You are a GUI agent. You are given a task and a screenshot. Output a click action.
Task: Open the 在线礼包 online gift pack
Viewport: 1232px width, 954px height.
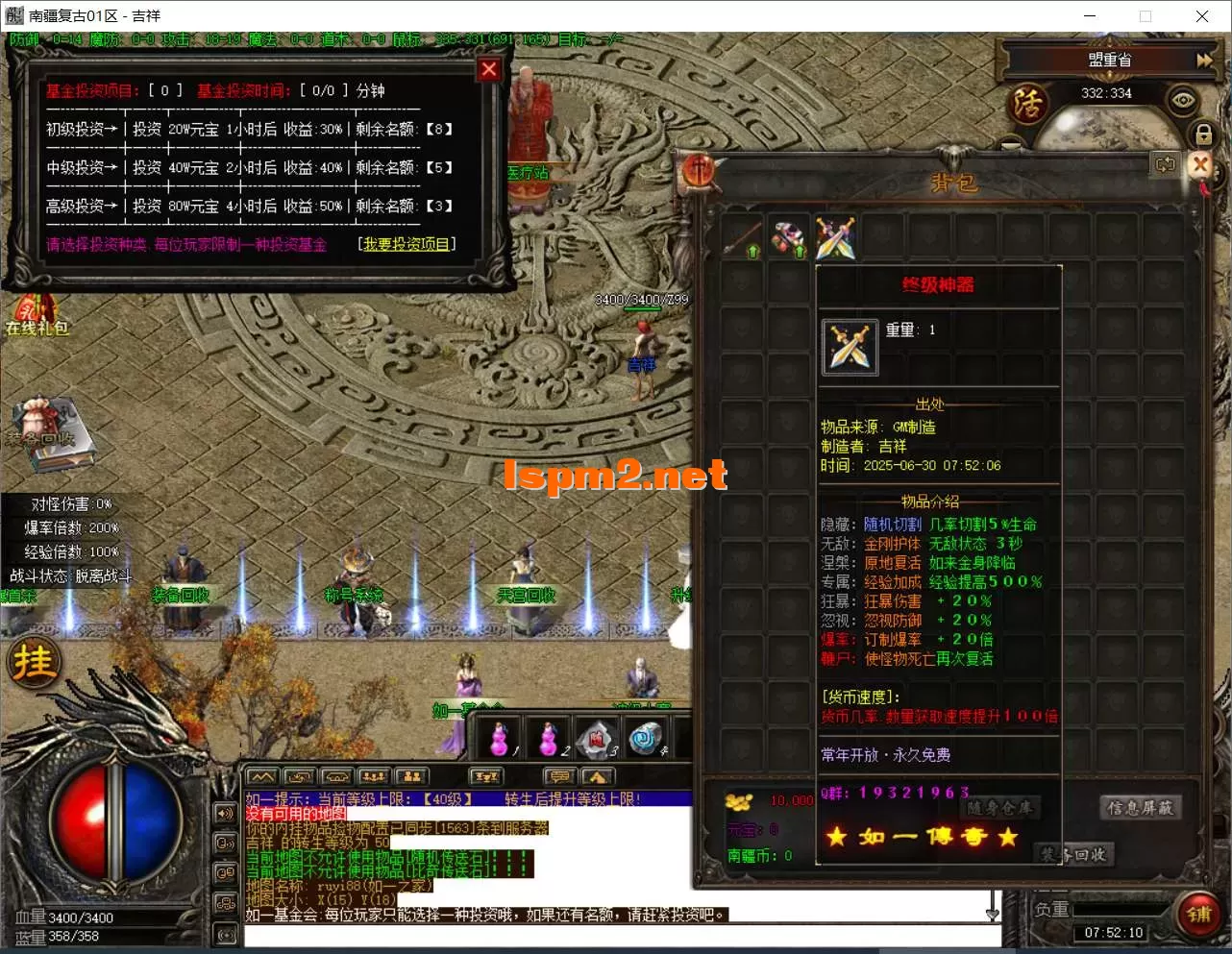point(37,317)
